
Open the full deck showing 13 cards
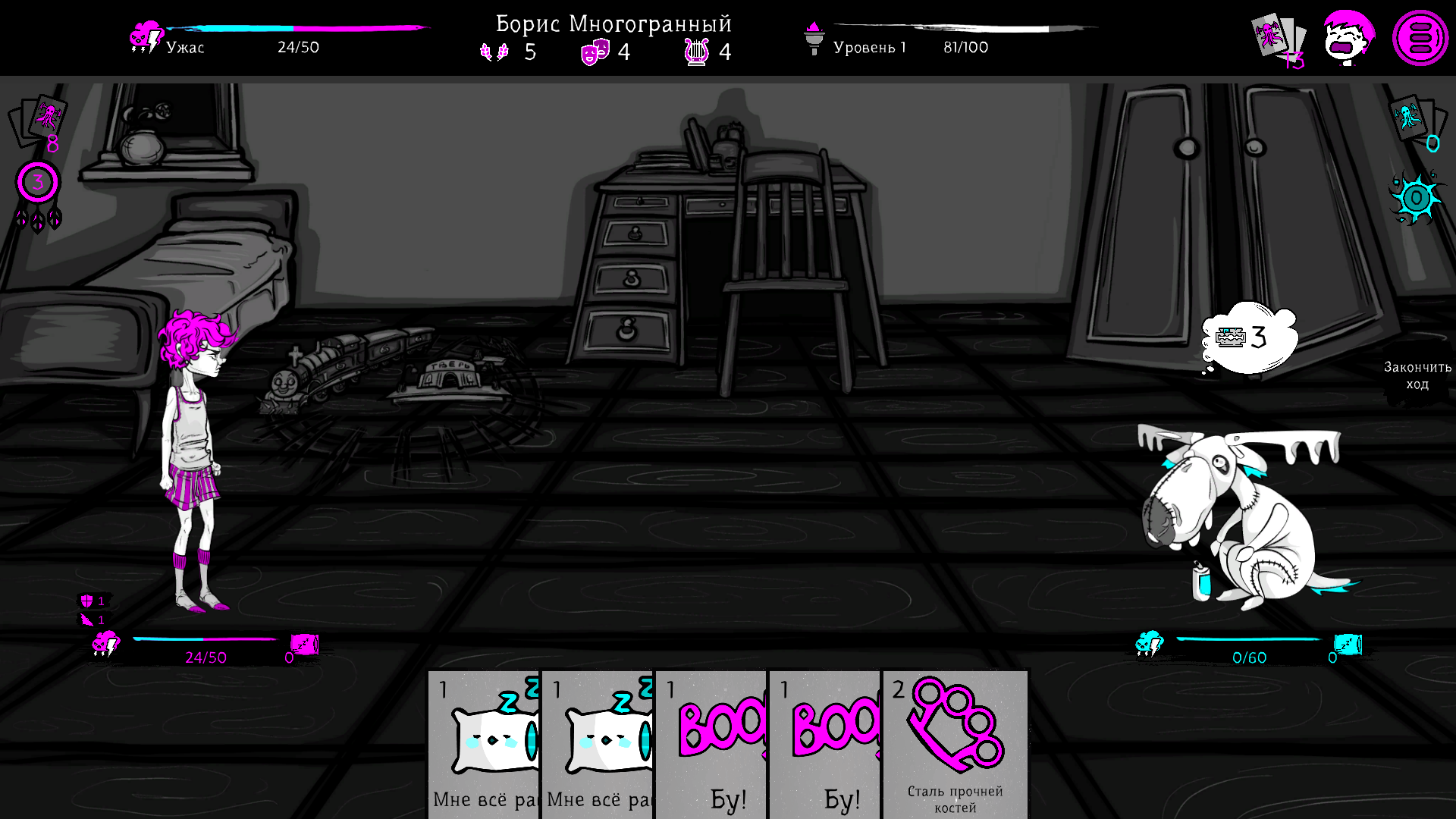[1278, 39]
